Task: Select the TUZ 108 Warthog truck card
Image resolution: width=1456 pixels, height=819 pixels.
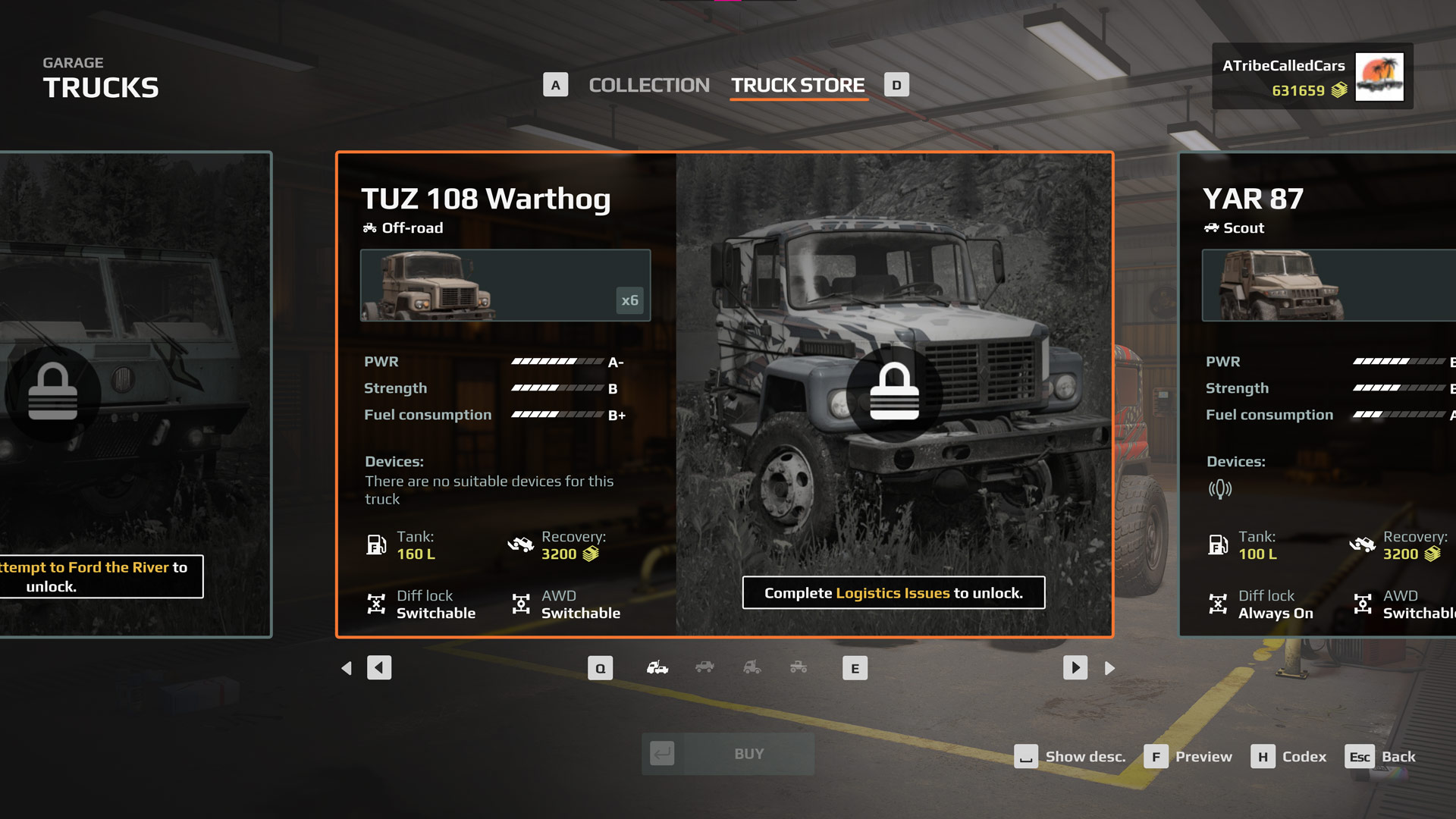Action: click(724, 394)
